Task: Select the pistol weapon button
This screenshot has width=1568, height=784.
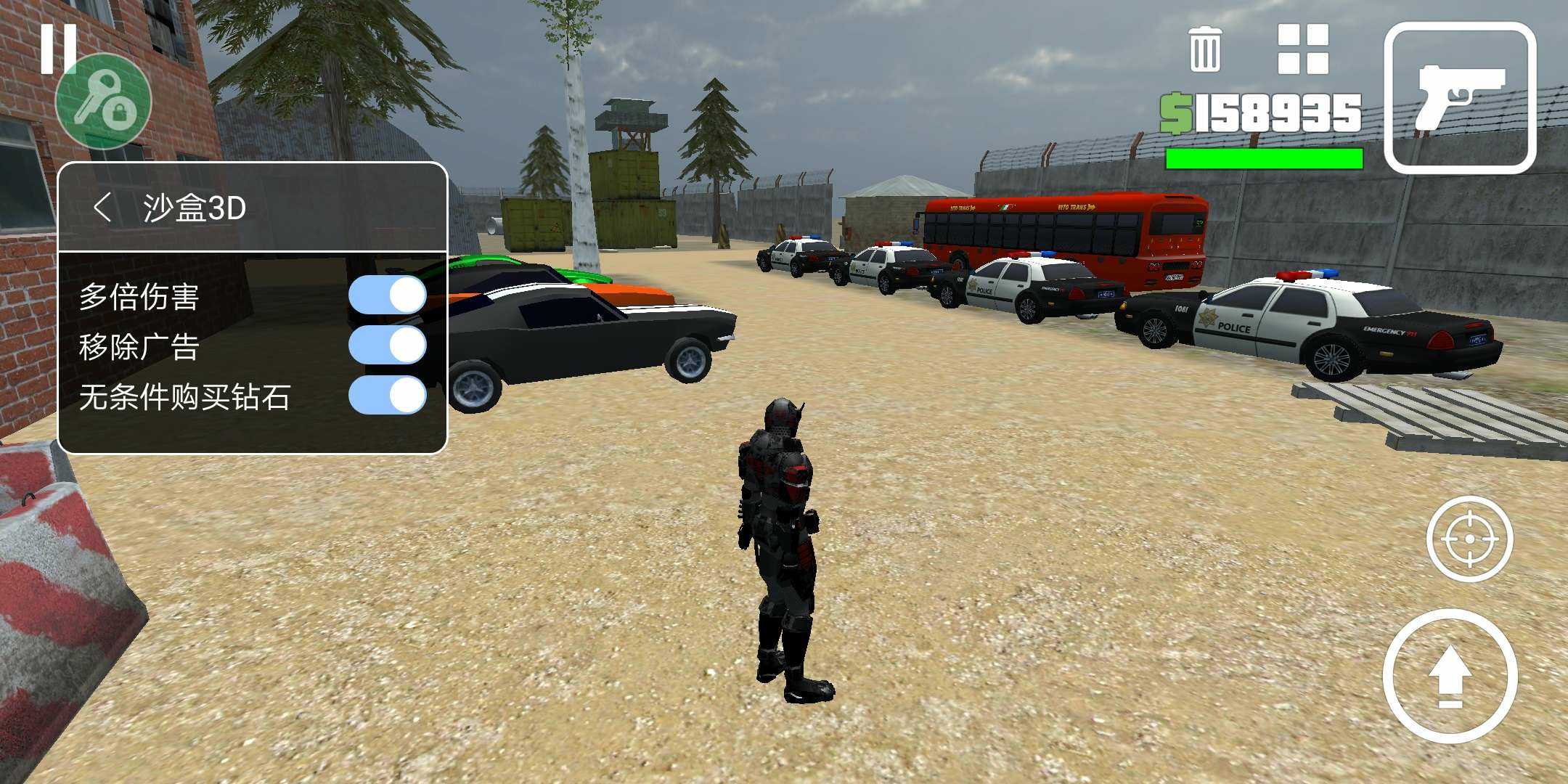Action: coord(1460,98)
